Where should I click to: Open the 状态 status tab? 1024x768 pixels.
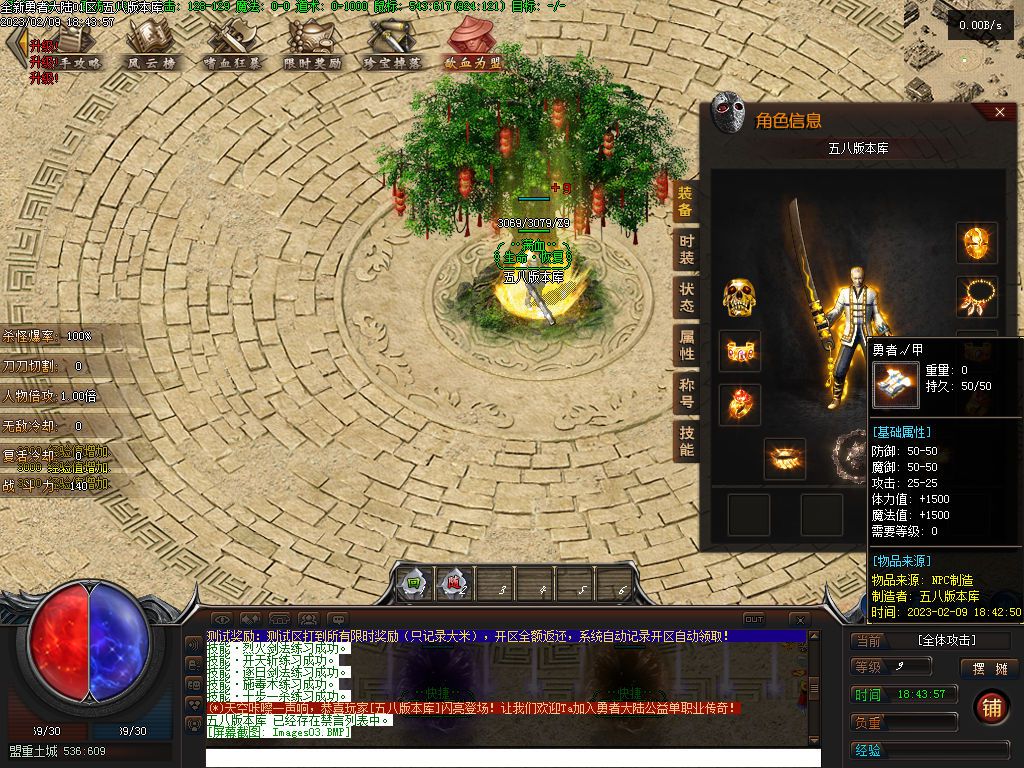click(687, 297)
